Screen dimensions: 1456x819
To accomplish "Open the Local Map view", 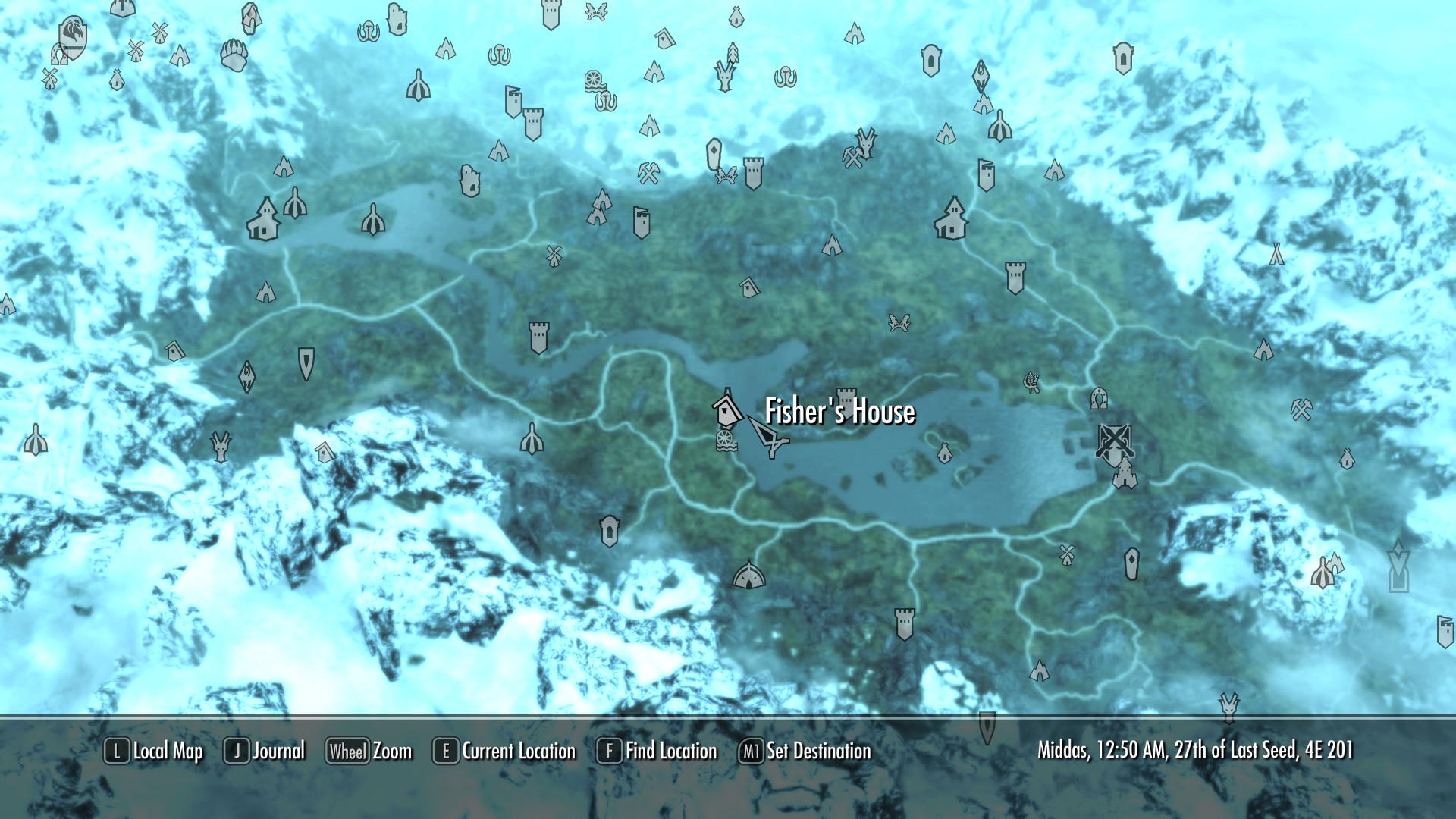I will [x=154, y=752].
